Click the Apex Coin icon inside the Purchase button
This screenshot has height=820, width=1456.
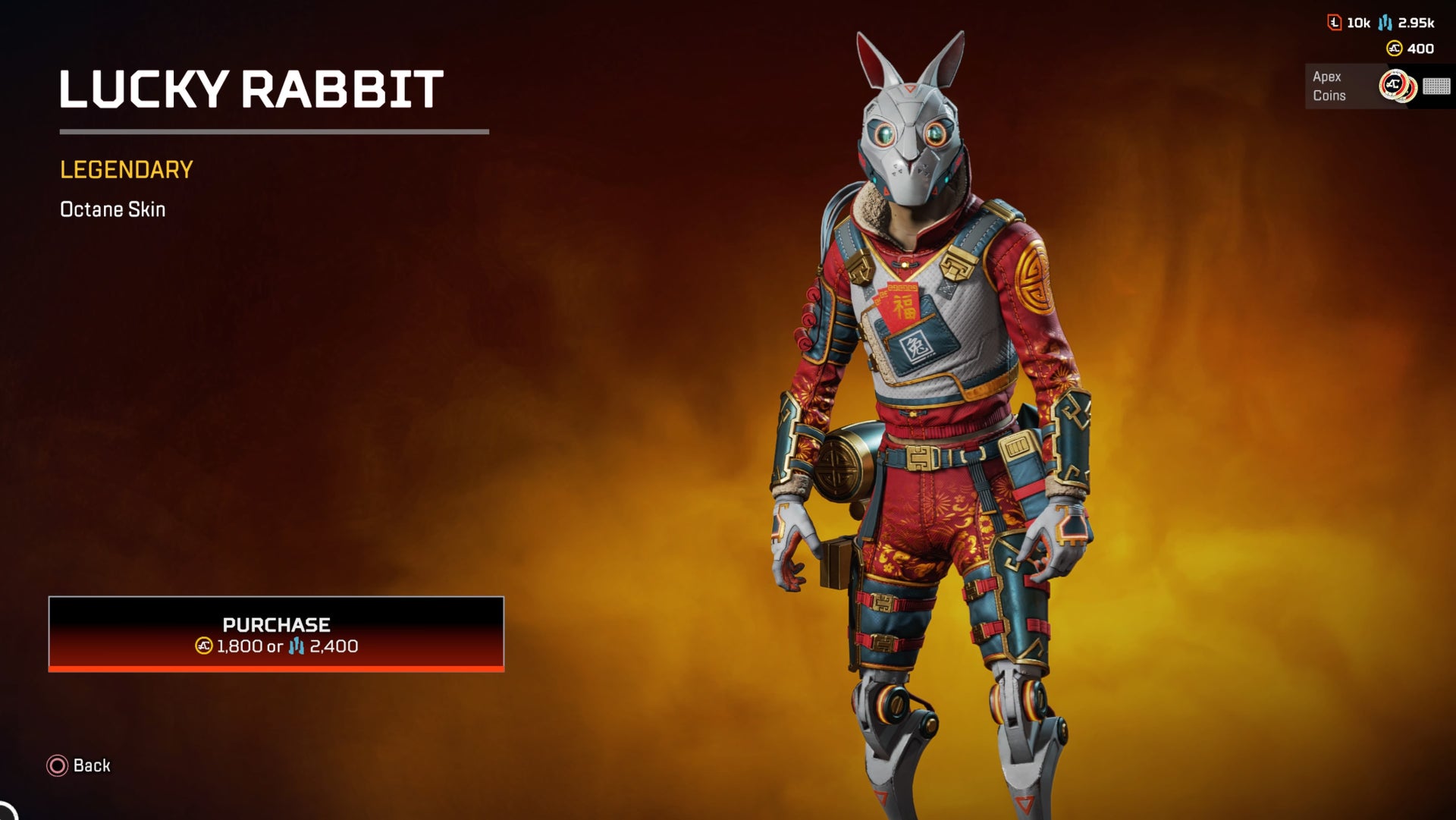[x=202, y=646]
